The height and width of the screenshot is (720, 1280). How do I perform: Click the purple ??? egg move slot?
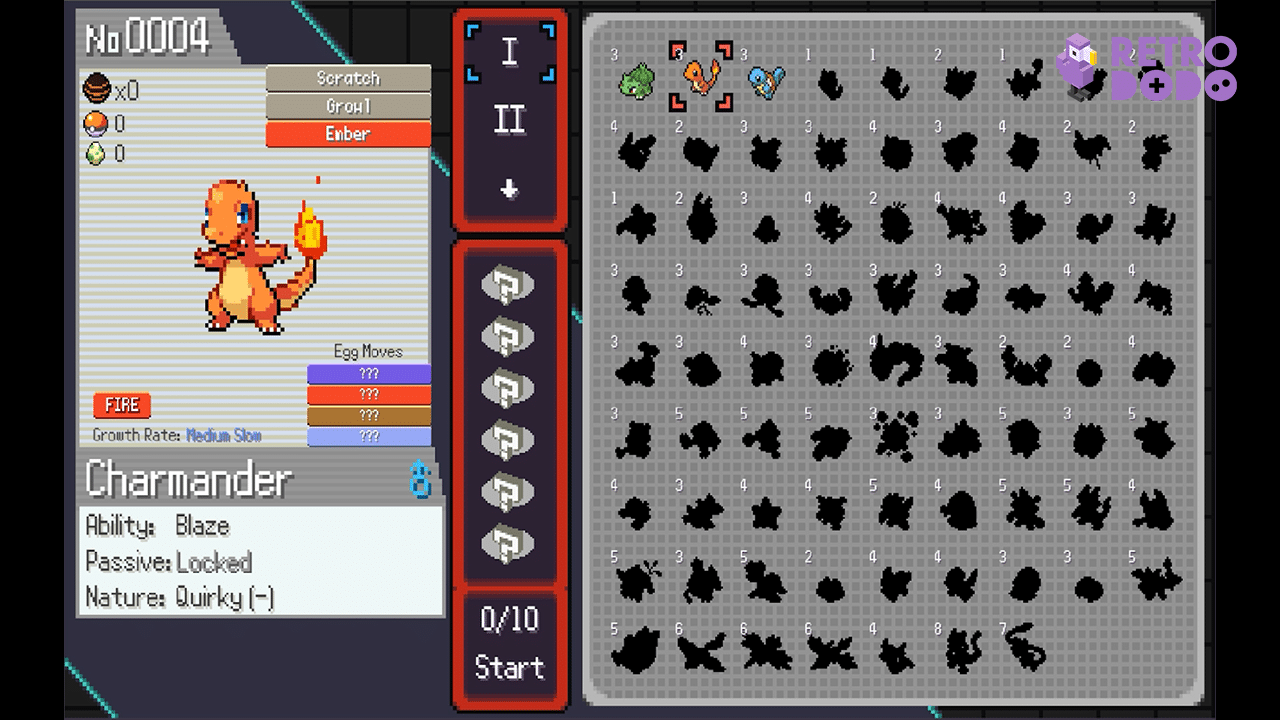(x=370, y=373)
